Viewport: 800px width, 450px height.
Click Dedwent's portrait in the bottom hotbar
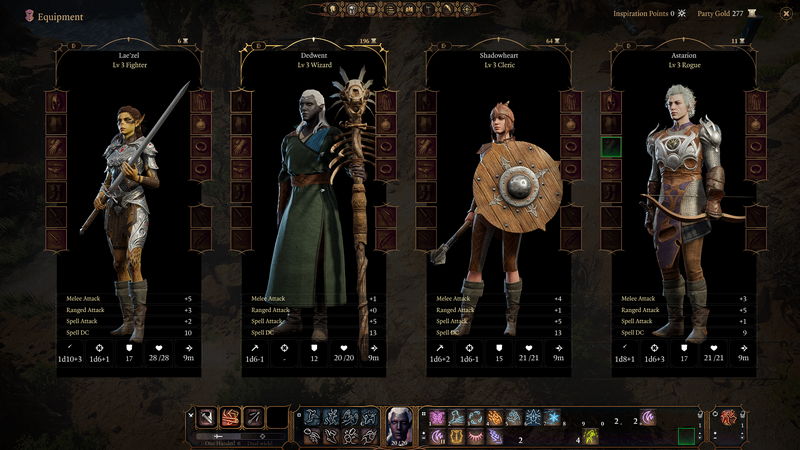tap(401, 425)
